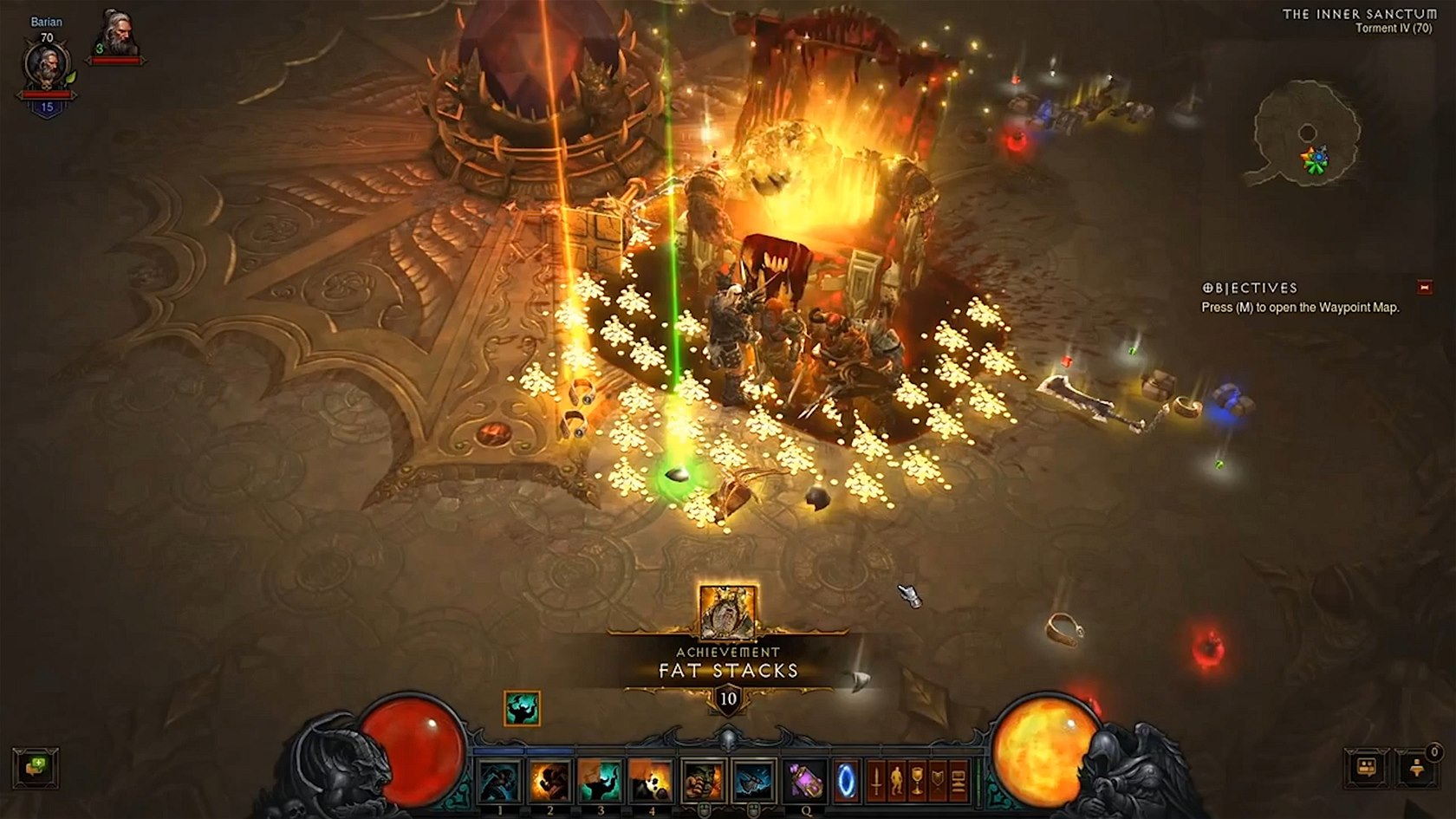Click the golden chalice menu button
This screenshot has height=819, width=1456.
(x=917, y=780)
